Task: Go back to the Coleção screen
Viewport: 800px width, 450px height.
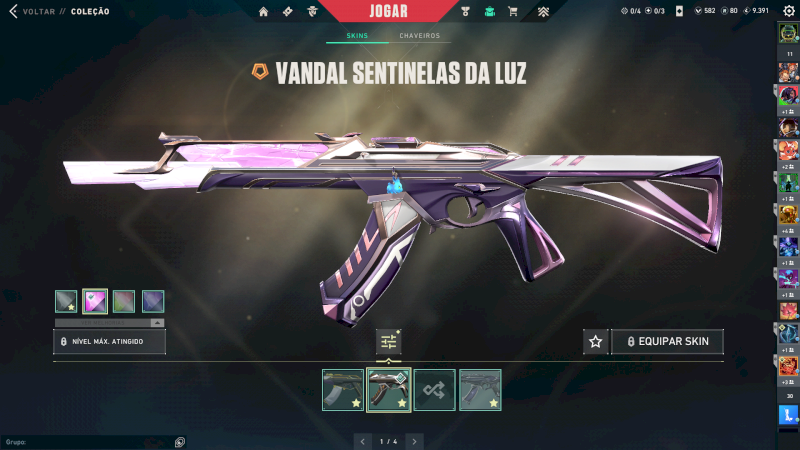Action: [30, 11]
